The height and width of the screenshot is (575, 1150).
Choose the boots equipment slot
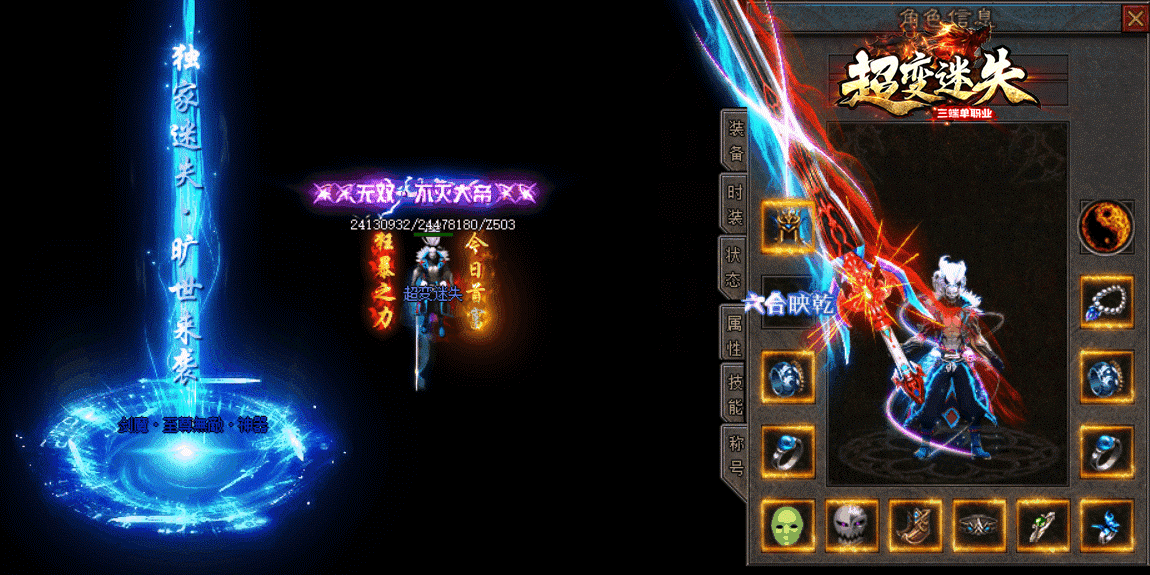pos(915,525)
